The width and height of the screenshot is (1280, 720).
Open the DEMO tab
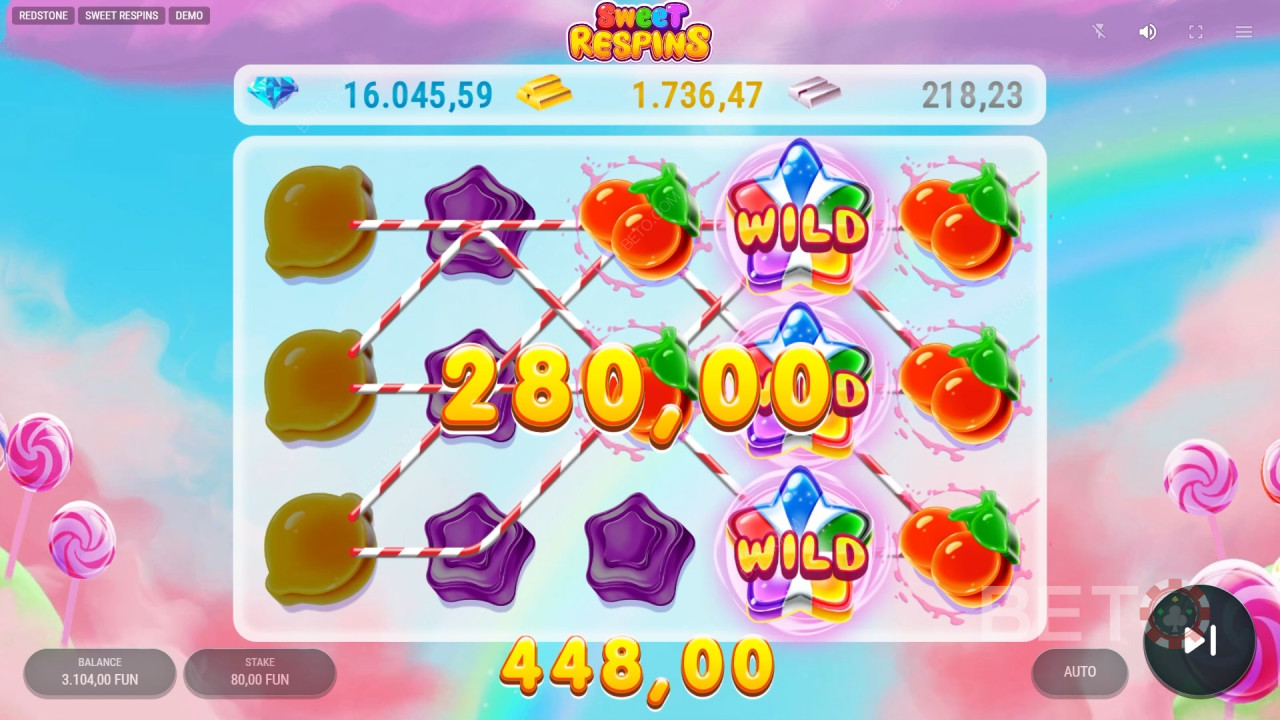click(189, 15)
